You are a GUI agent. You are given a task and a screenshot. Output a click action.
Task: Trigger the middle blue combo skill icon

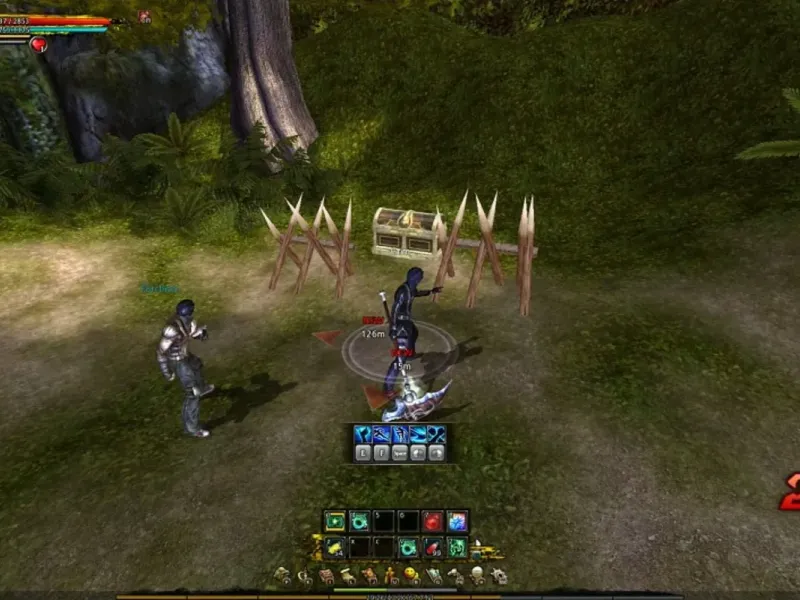400,434
